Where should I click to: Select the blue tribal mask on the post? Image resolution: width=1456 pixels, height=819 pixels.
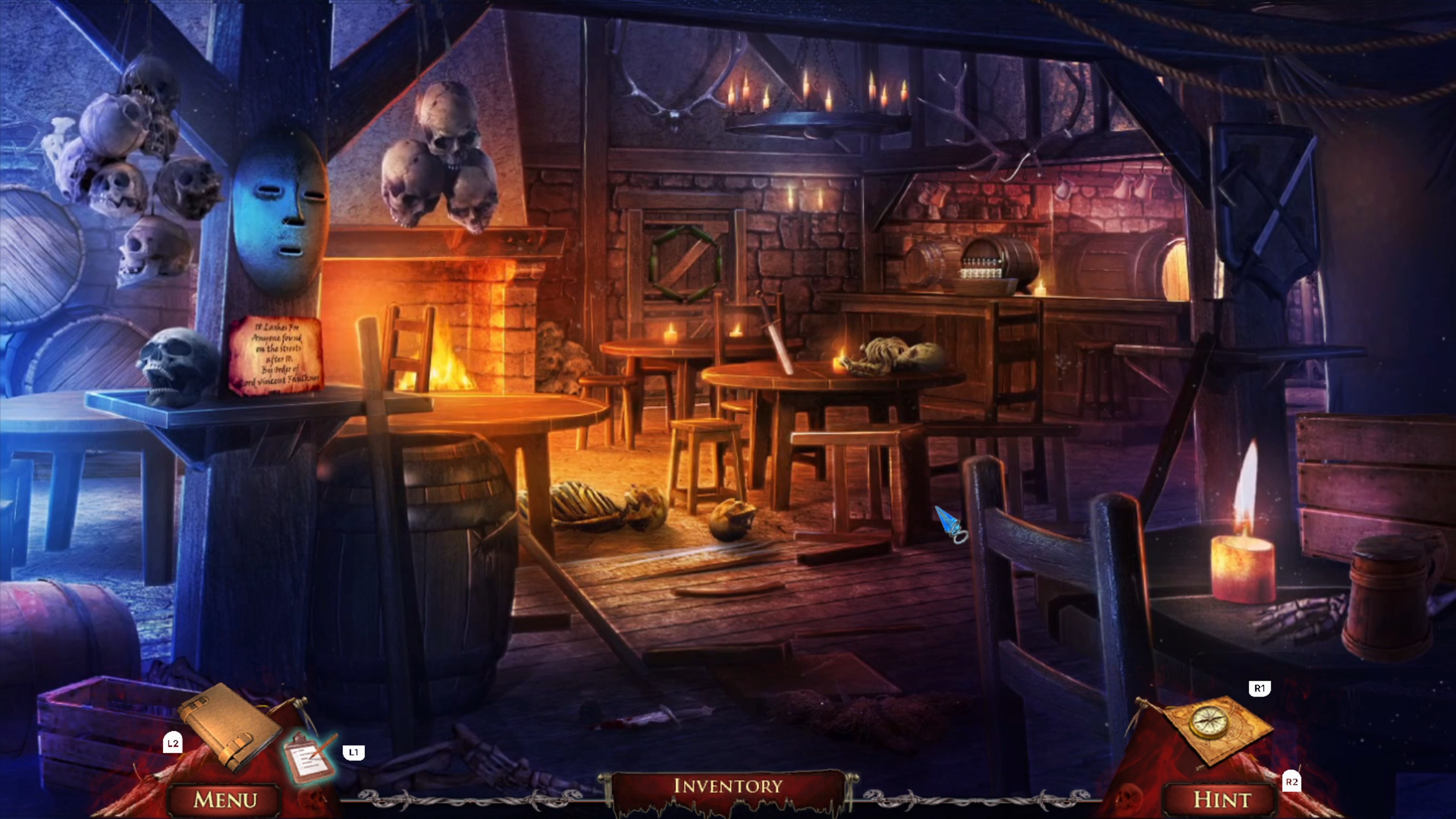[280, 220]
